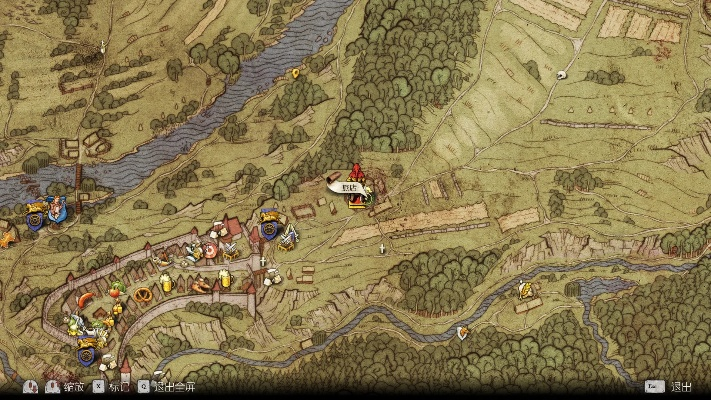This screenshot has width=711, height=400.
Task: Click the white skull map marker
Action: 561,74
